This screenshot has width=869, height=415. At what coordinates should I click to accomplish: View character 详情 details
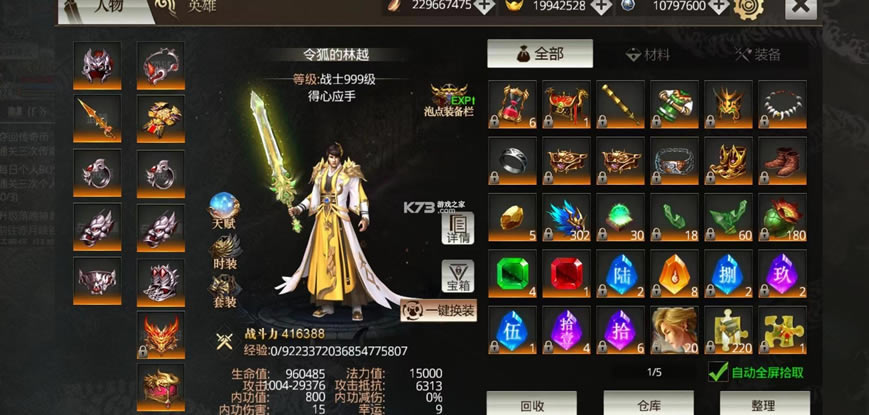pos(457,229)
